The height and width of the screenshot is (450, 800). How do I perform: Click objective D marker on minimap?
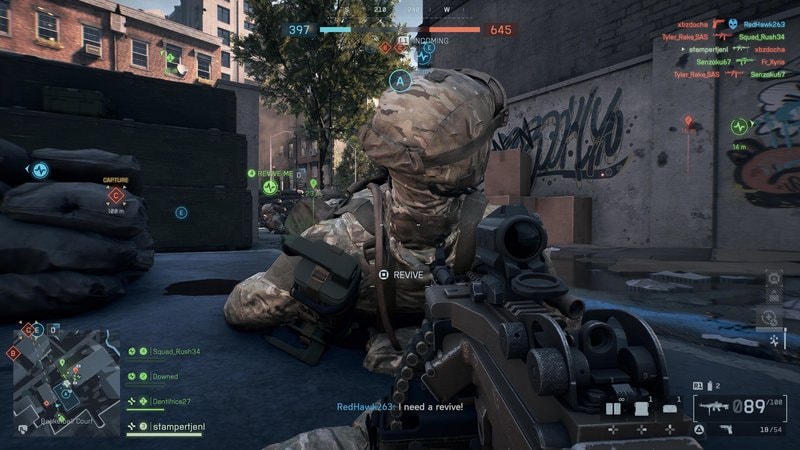[x=53, y=329]
